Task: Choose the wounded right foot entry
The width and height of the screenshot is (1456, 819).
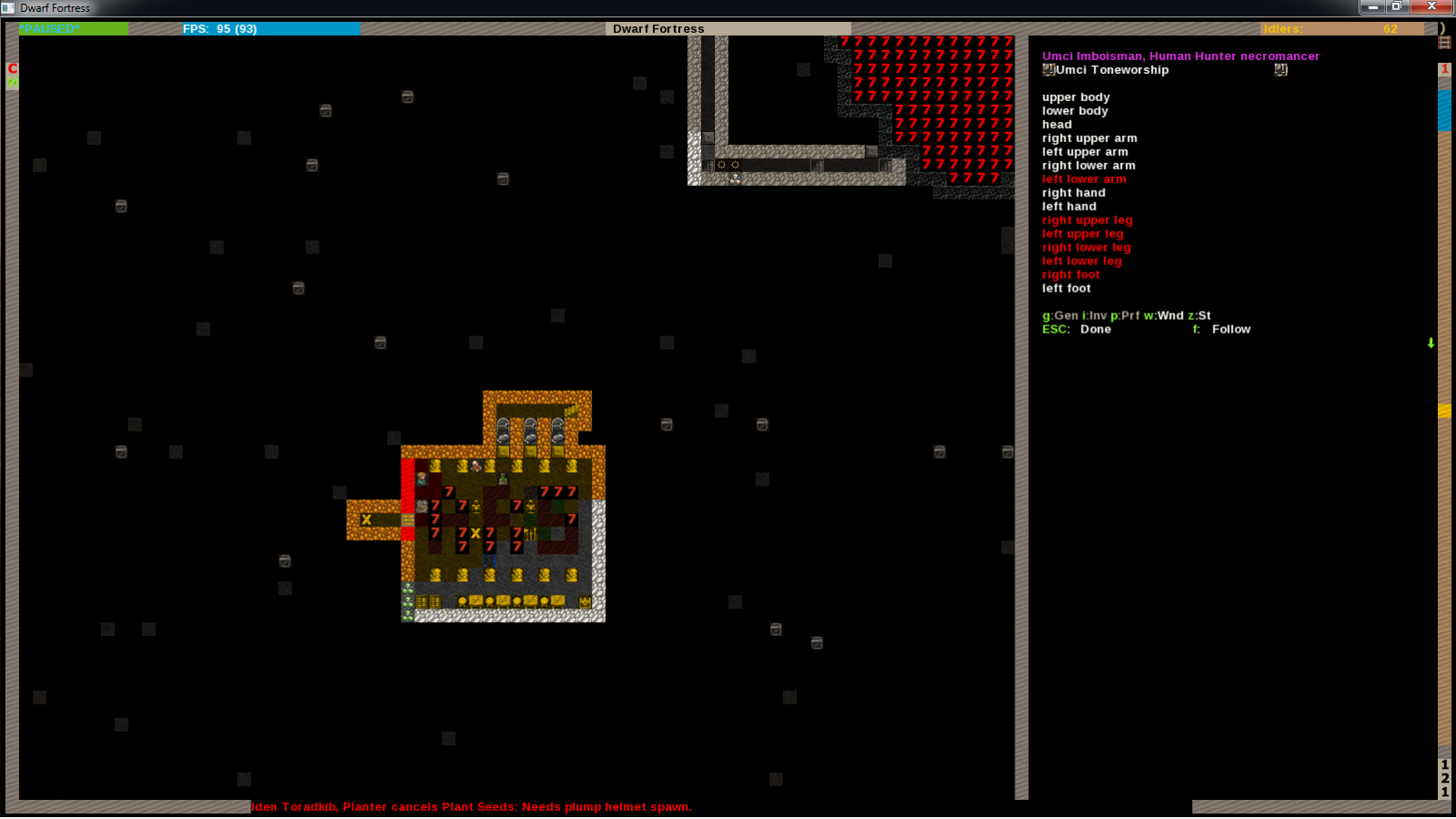Action: click(1071, 275)
